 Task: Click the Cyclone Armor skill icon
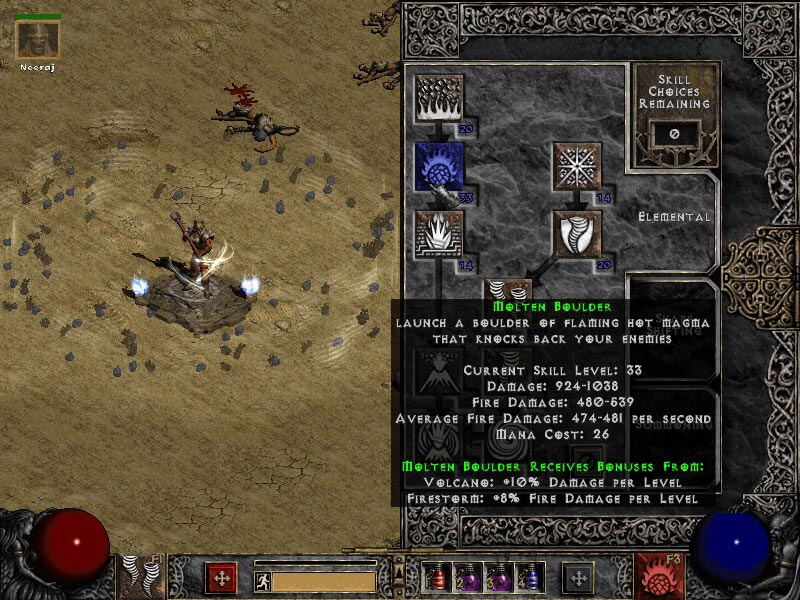577,234
